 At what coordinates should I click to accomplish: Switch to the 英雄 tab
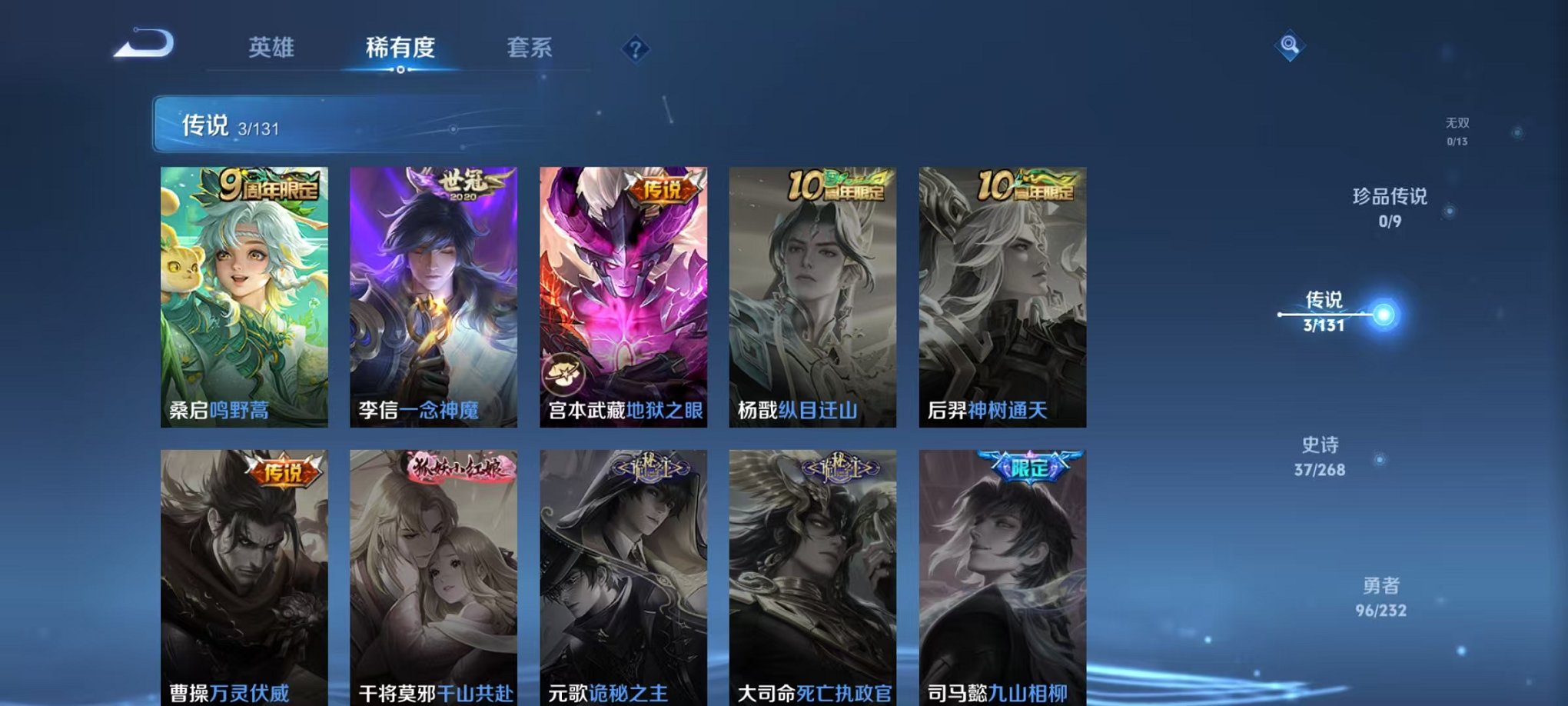click(273, 48)
